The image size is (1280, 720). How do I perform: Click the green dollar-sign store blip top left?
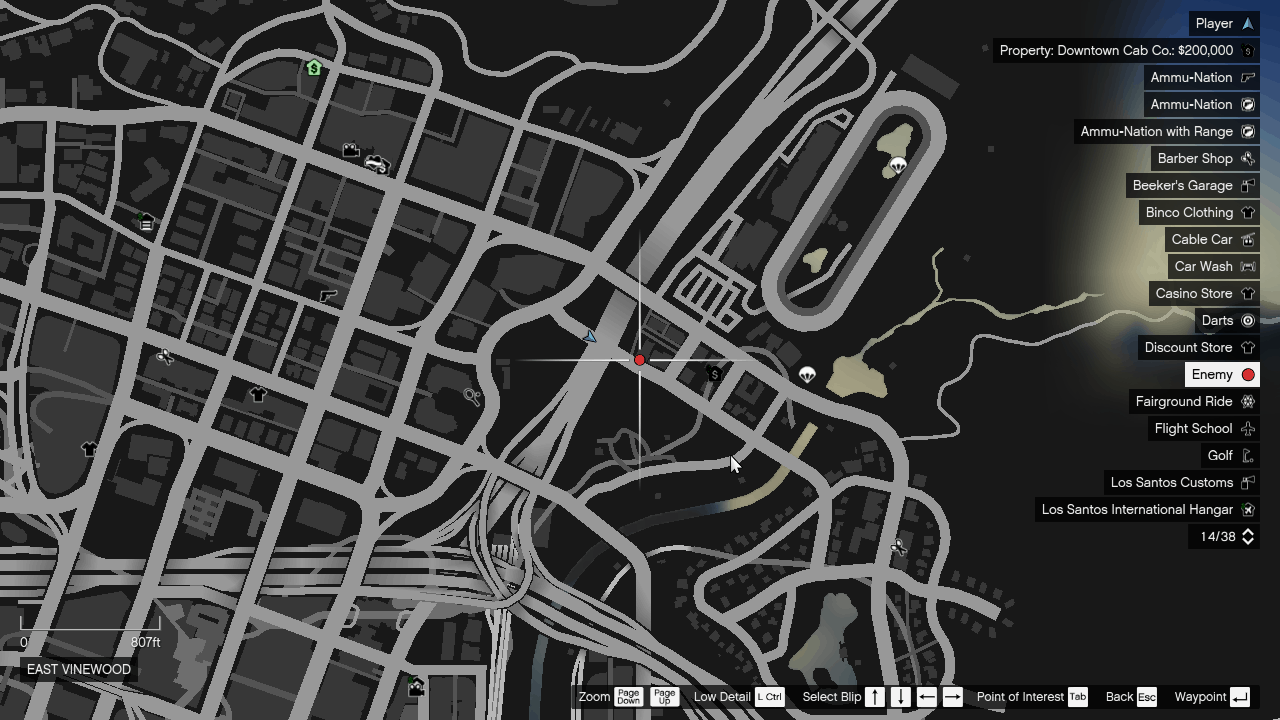tap(313, 68)
